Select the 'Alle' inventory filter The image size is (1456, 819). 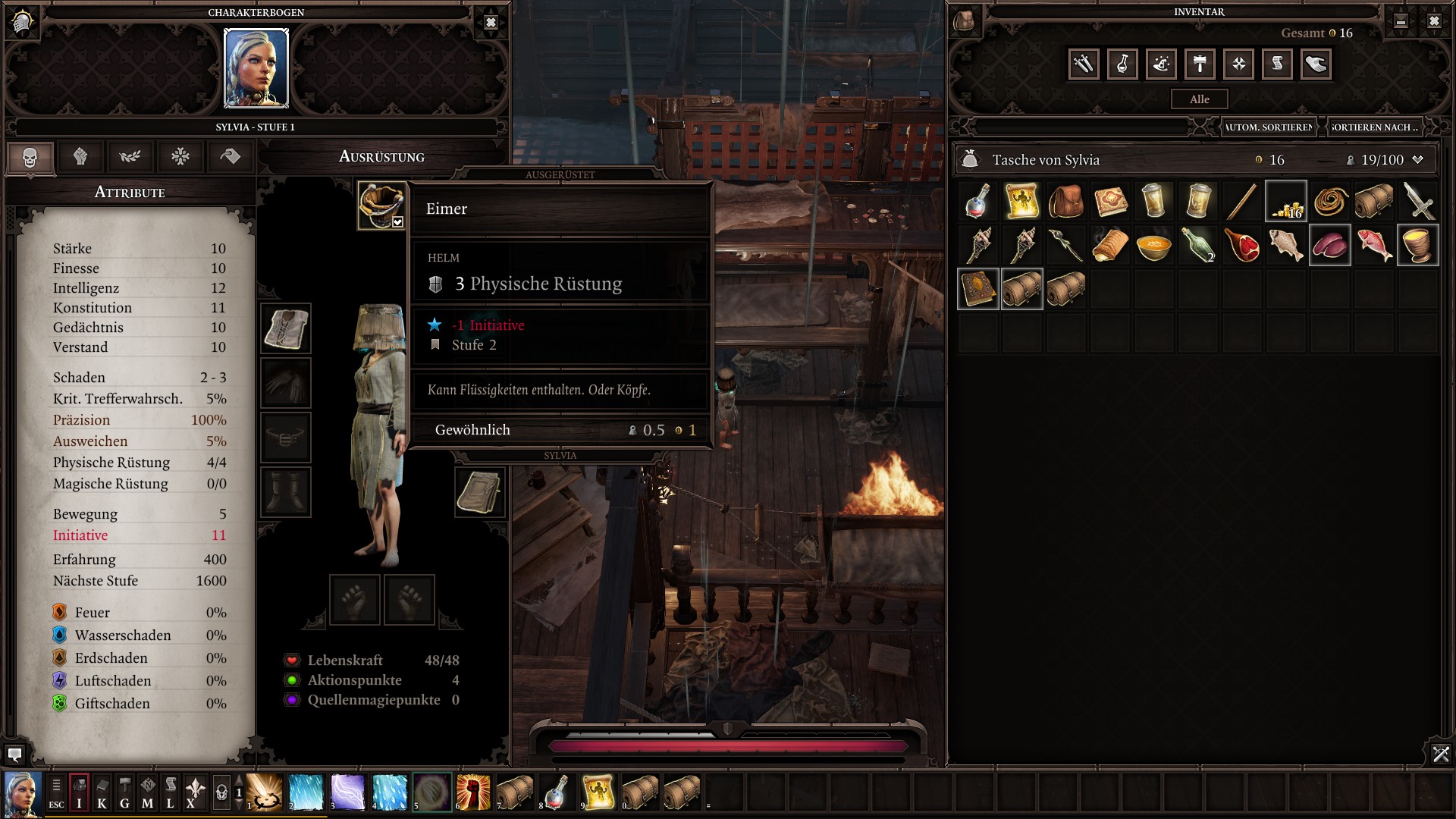[1199, 99]
